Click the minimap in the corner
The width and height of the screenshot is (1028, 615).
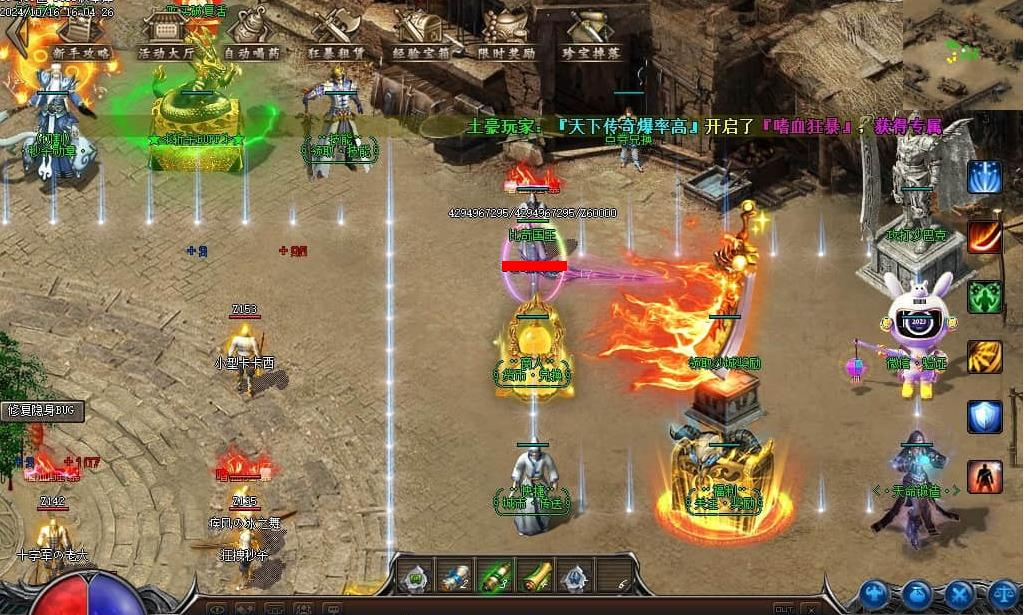point(964,48)
